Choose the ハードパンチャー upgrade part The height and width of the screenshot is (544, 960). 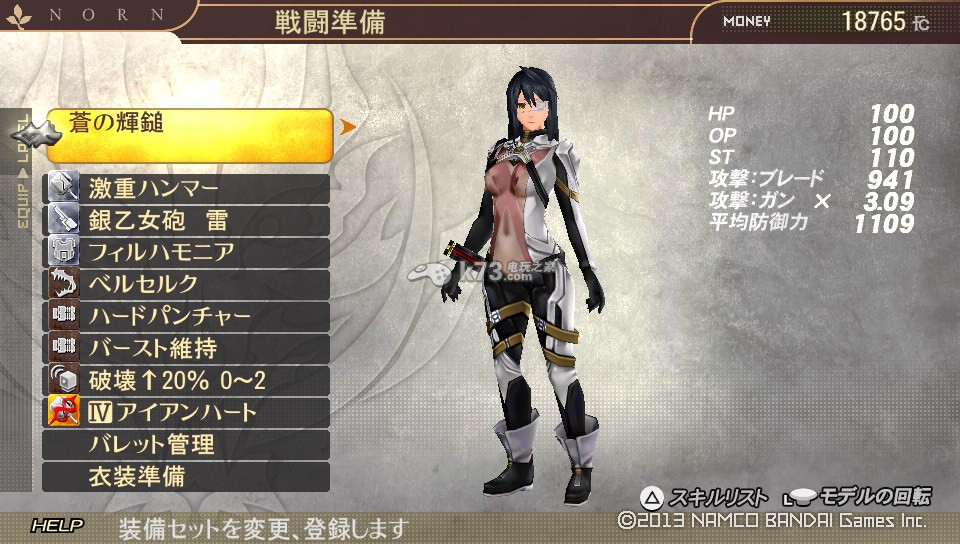coord(188,316)
